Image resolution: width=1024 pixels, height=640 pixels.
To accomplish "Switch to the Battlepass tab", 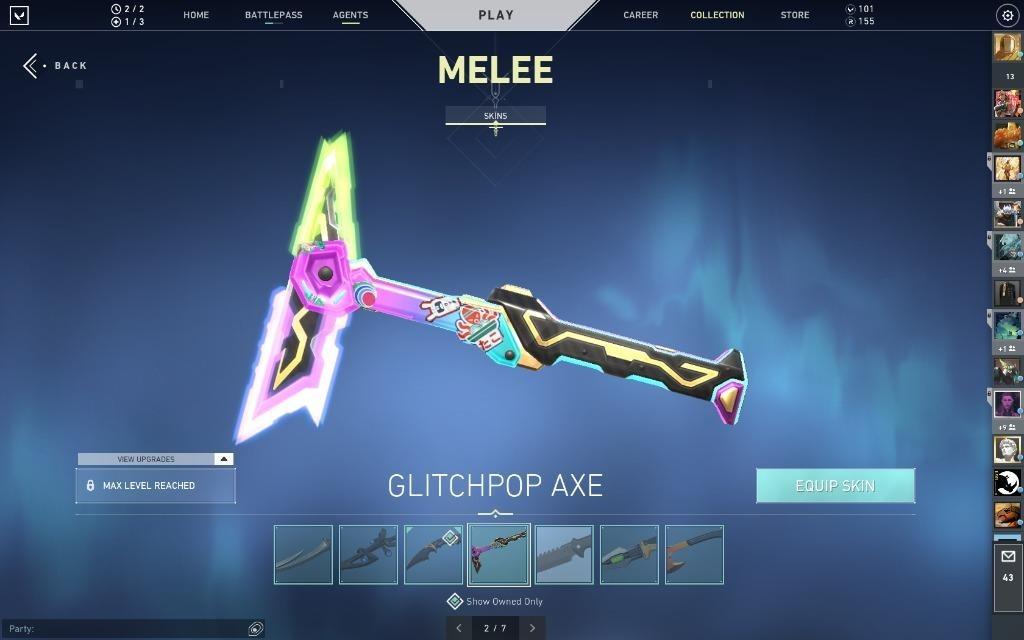I will click(273, 15).
